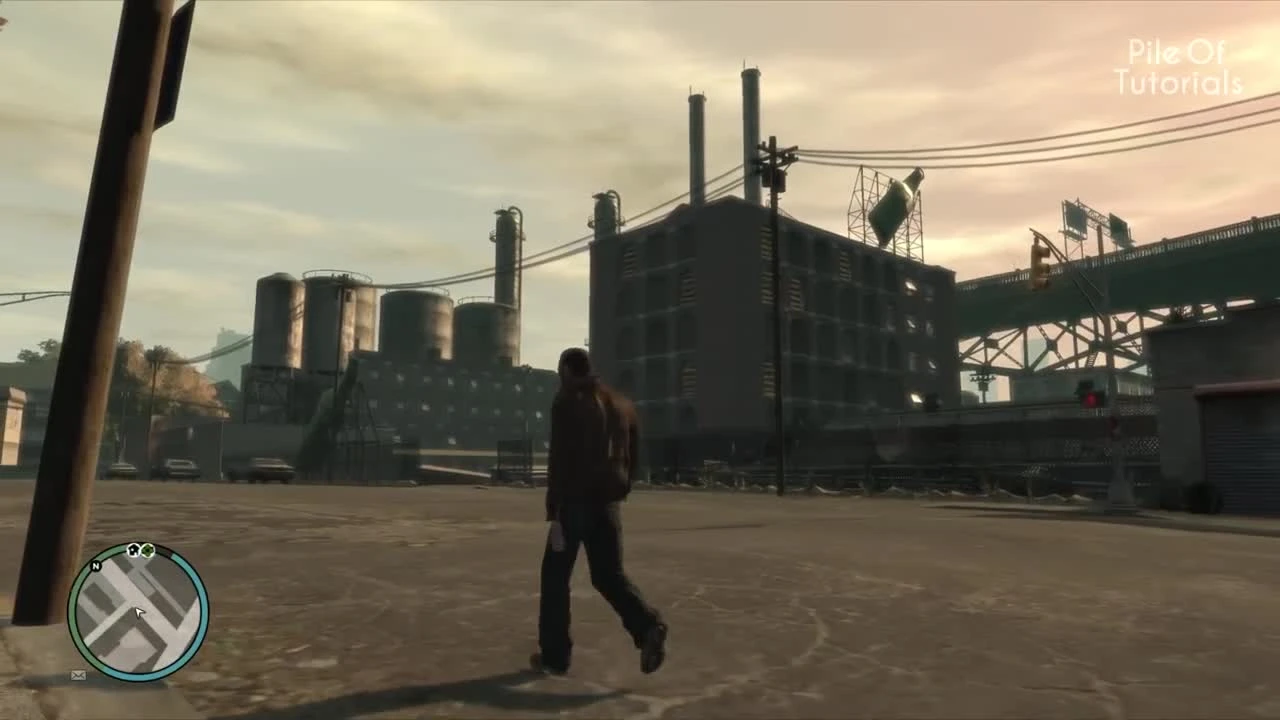Select the safehouse icon on the minimap

click(134, 550)
